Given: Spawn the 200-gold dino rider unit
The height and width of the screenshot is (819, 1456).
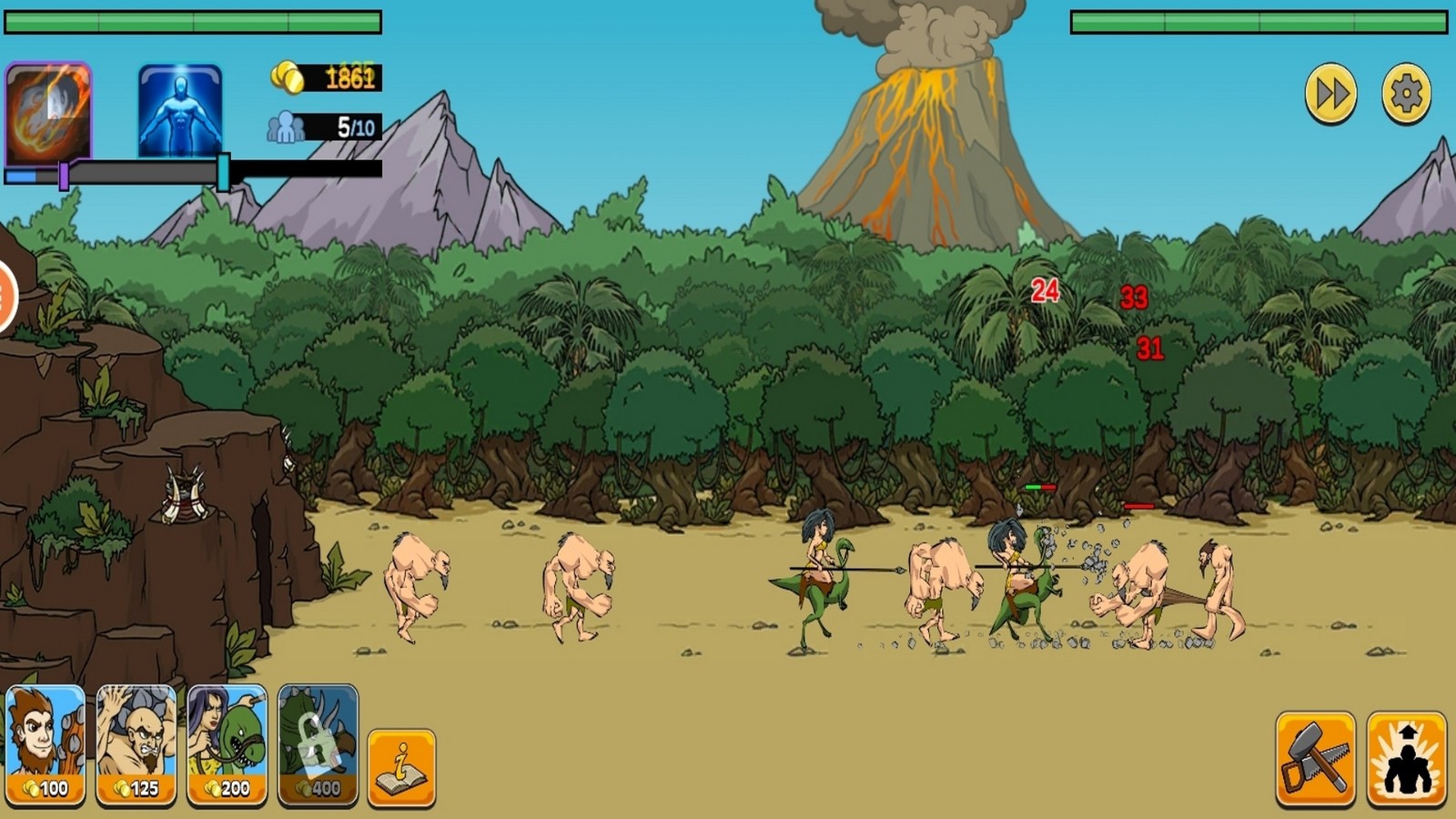Looking at the screenshot, I should click(227, 745).
